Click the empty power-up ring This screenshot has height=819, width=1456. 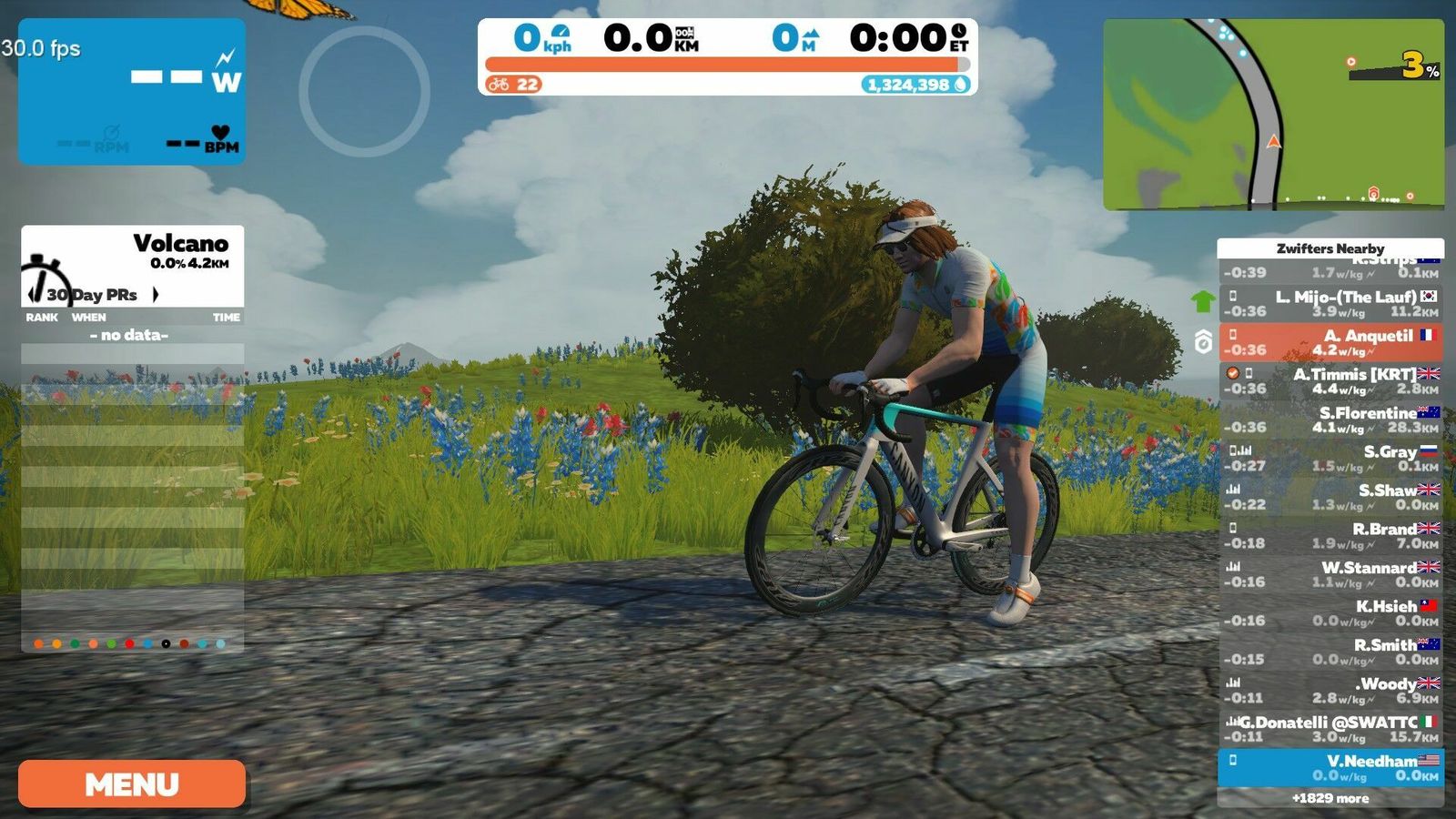coord(364,91)
